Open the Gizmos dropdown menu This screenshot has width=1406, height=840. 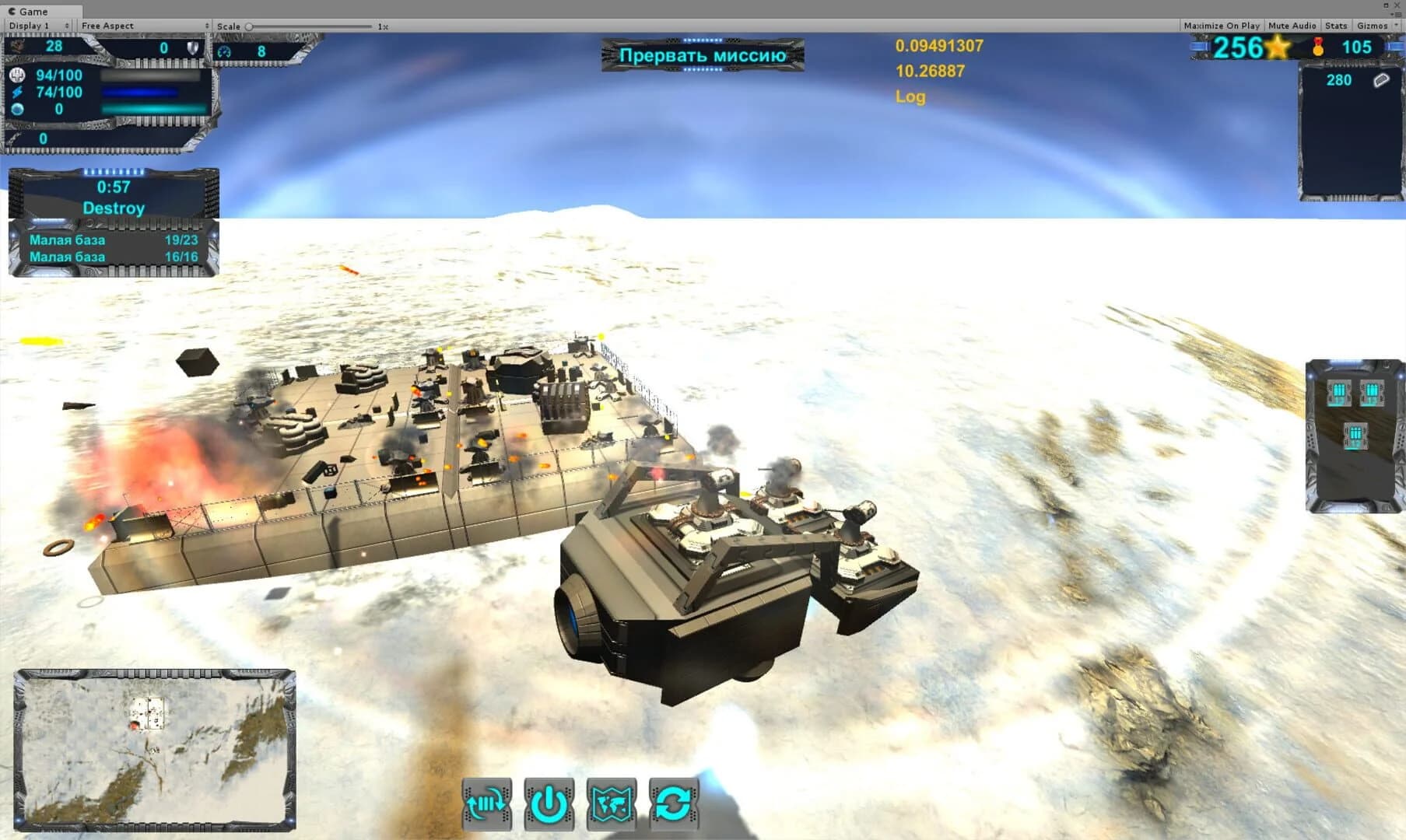(x=1376, y=25)
